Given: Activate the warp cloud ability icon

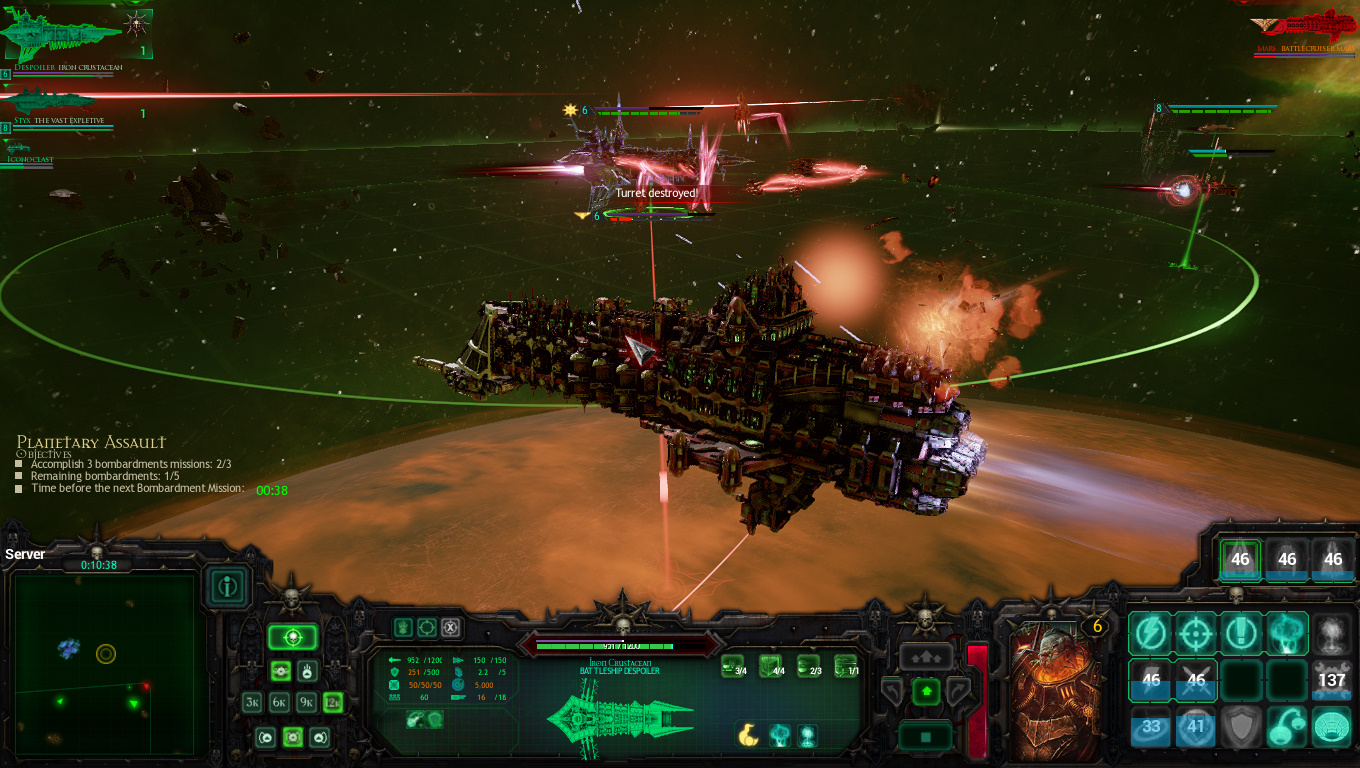Looking at the screenshot, I should 1286,634.
